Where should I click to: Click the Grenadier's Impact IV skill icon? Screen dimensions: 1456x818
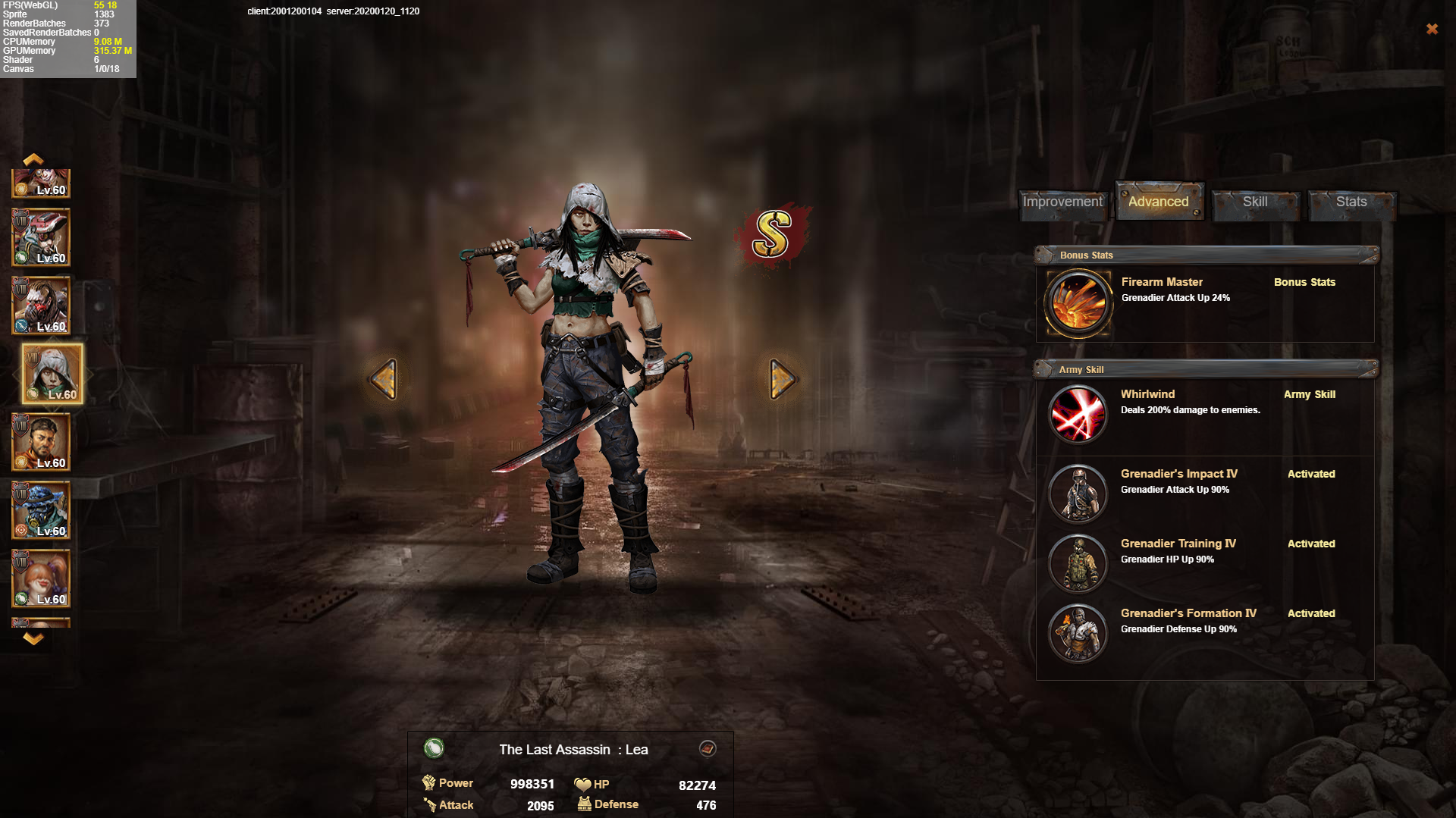tap(1078, 494)
